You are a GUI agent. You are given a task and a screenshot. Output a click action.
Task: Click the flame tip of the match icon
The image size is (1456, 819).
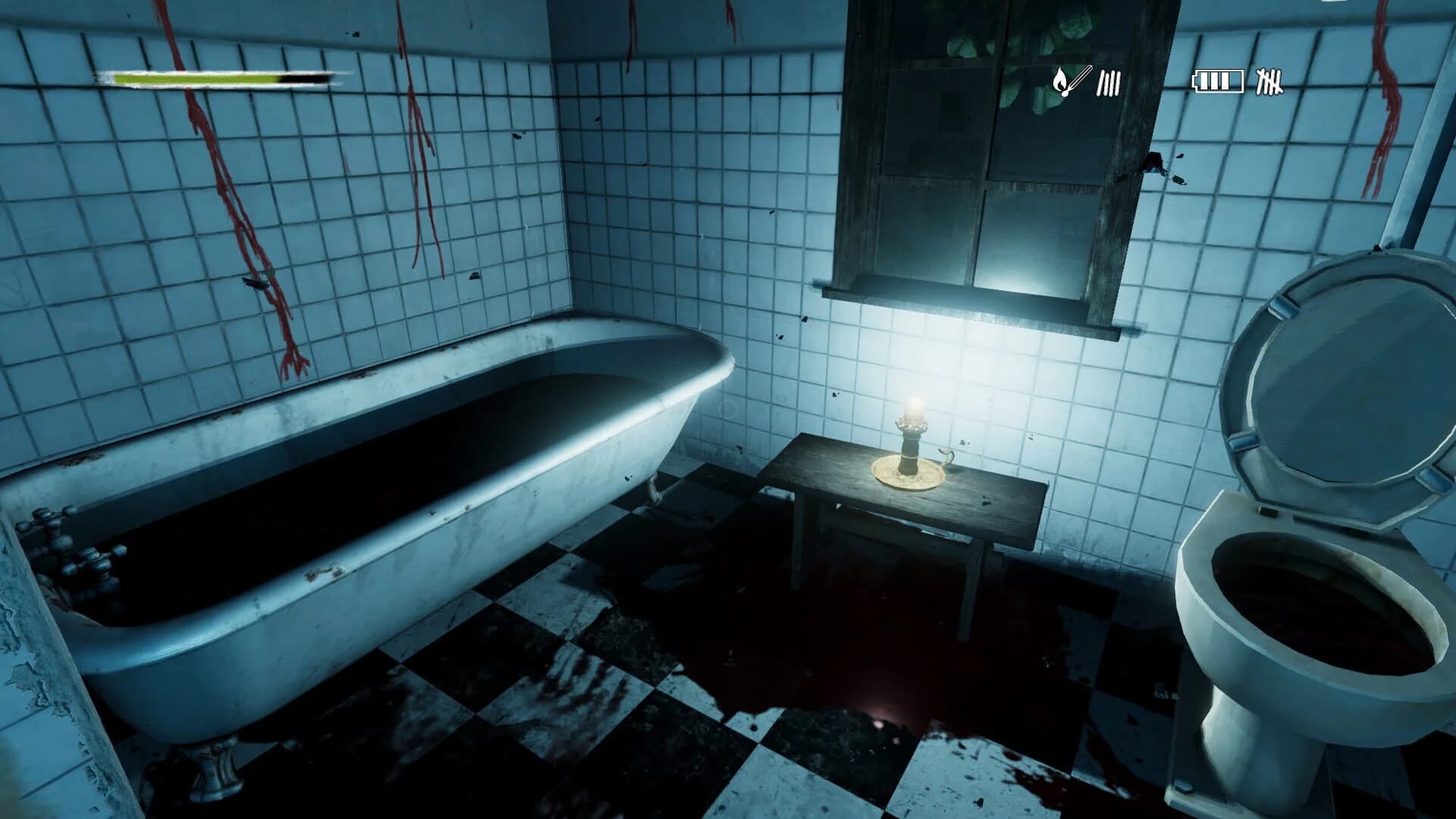coord(1059,70)
